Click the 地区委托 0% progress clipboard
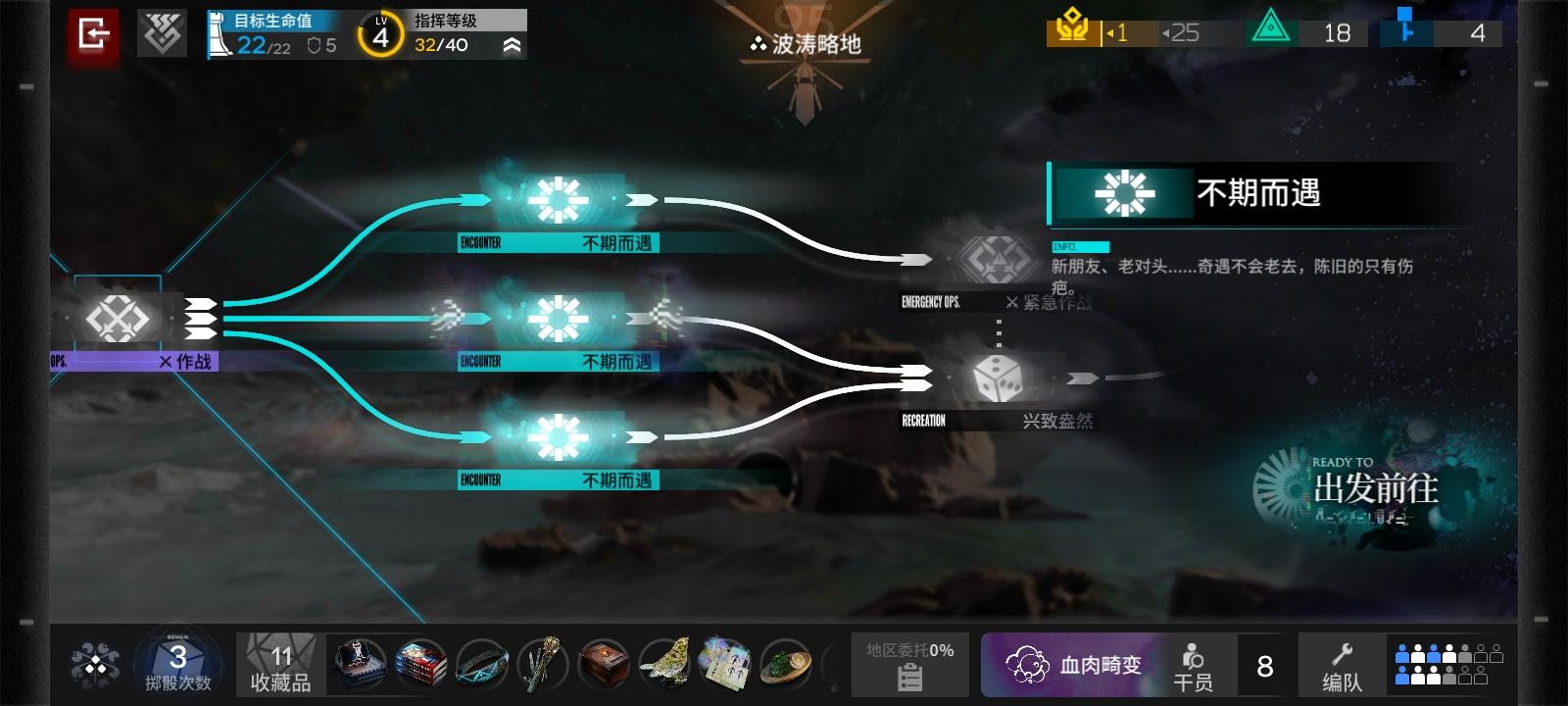Screen dimensions: 1568x706 909,664
